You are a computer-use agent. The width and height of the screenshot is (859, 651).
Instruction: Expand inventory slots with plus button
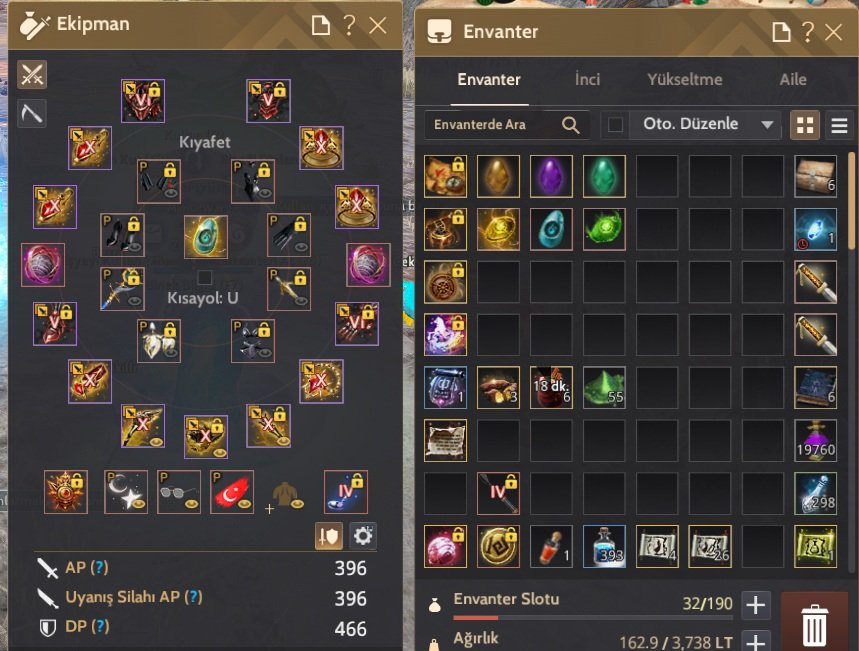click(756, 605)
